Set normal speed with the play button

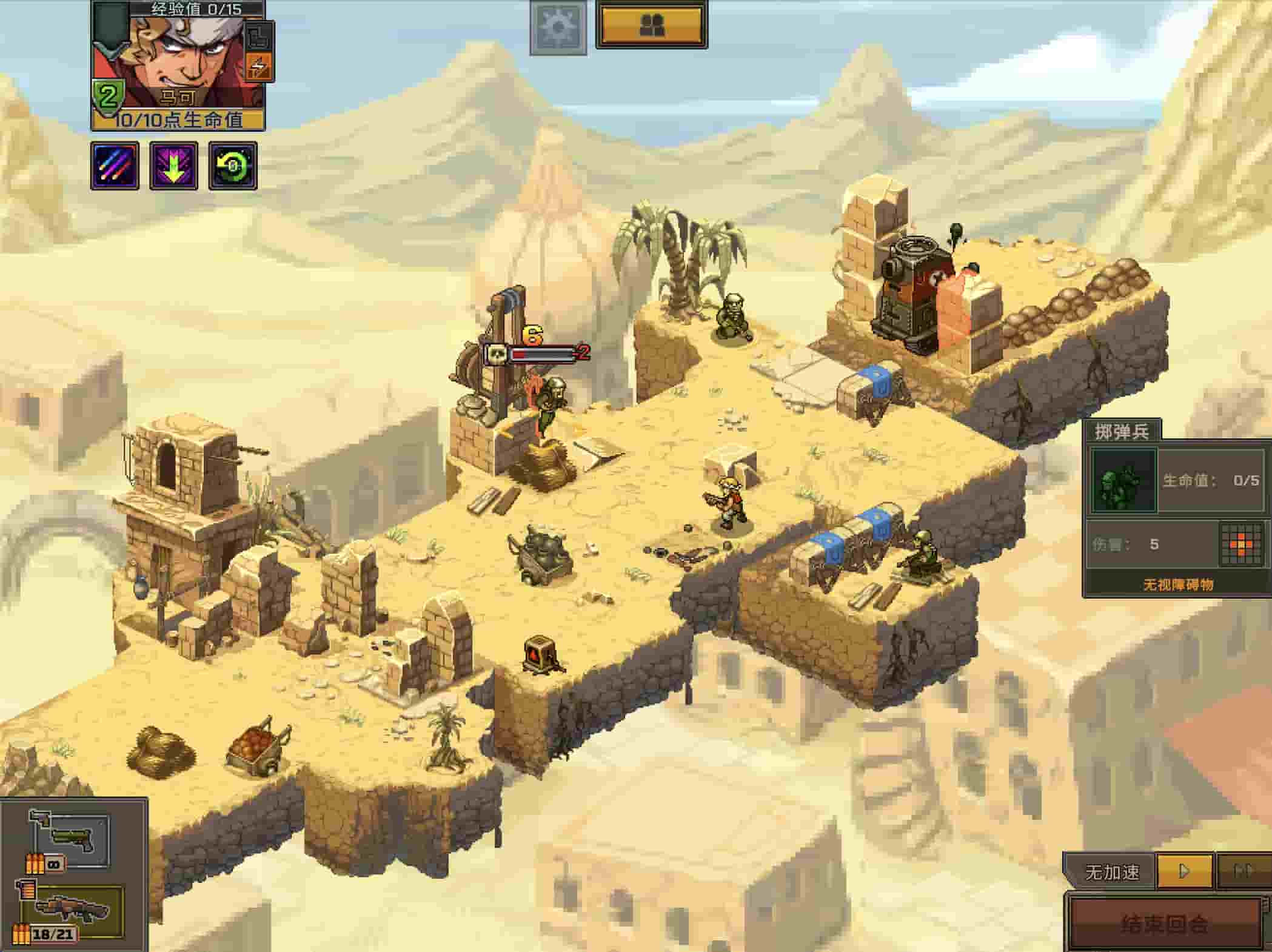[x=1183, y=871]
